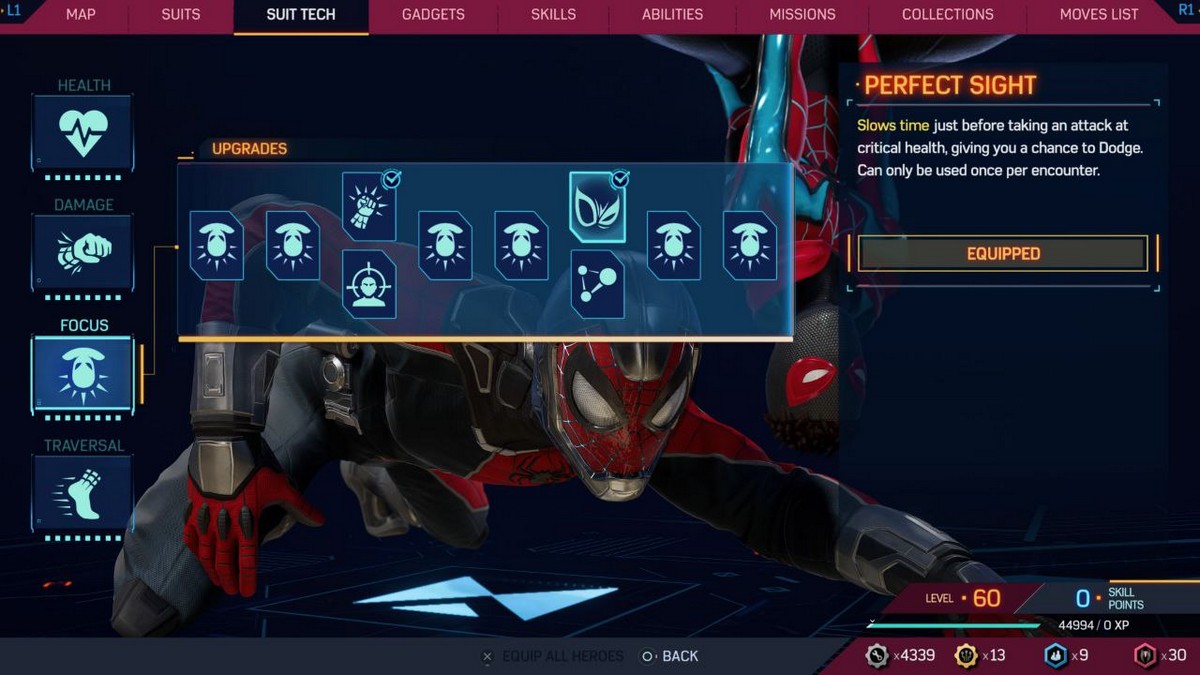Open the Skills tab

553,15
